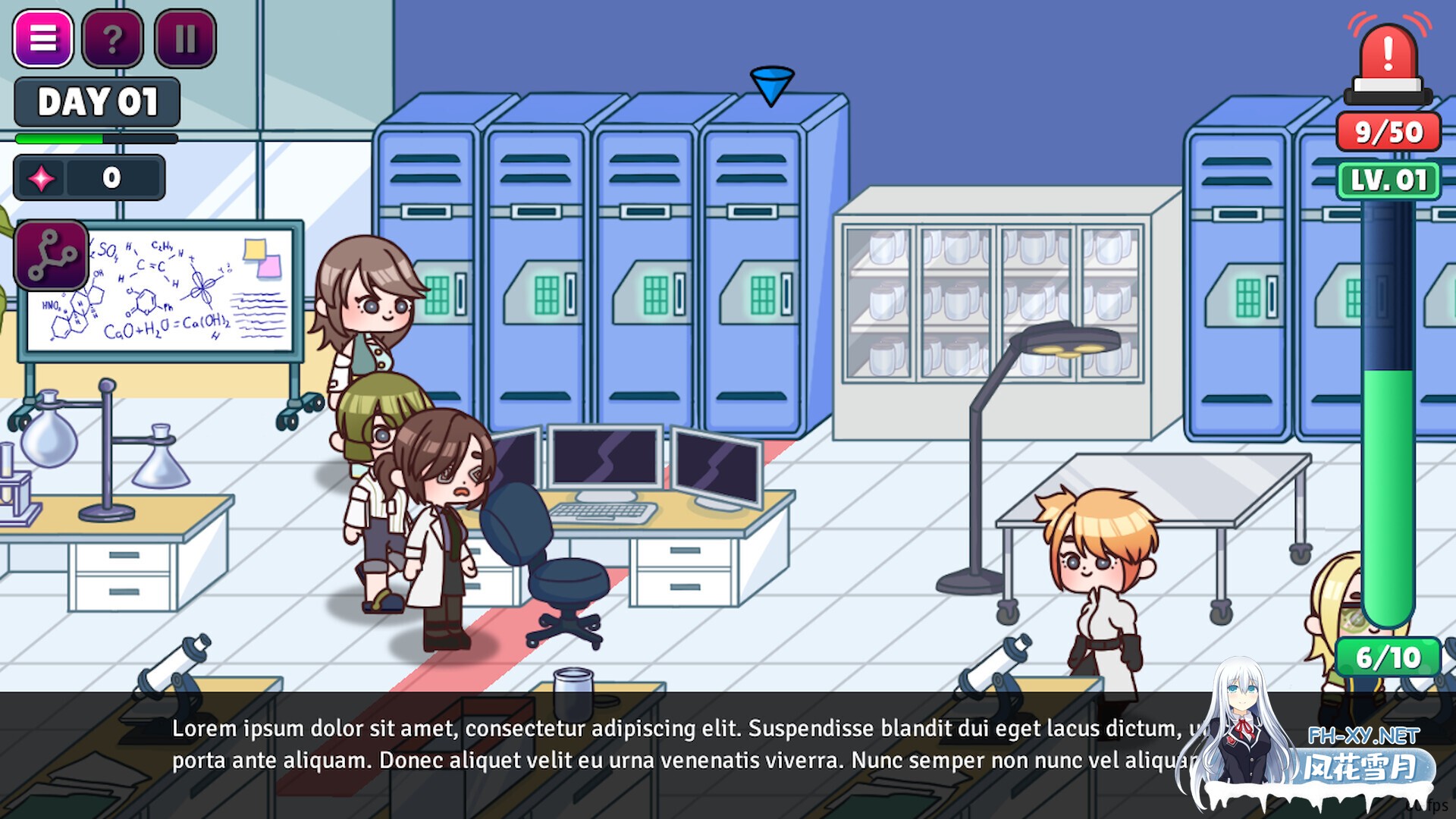Open the hamburger main menu
Image resolution: width=1456 pixels, height=819 pixels.
pos(43,39)
